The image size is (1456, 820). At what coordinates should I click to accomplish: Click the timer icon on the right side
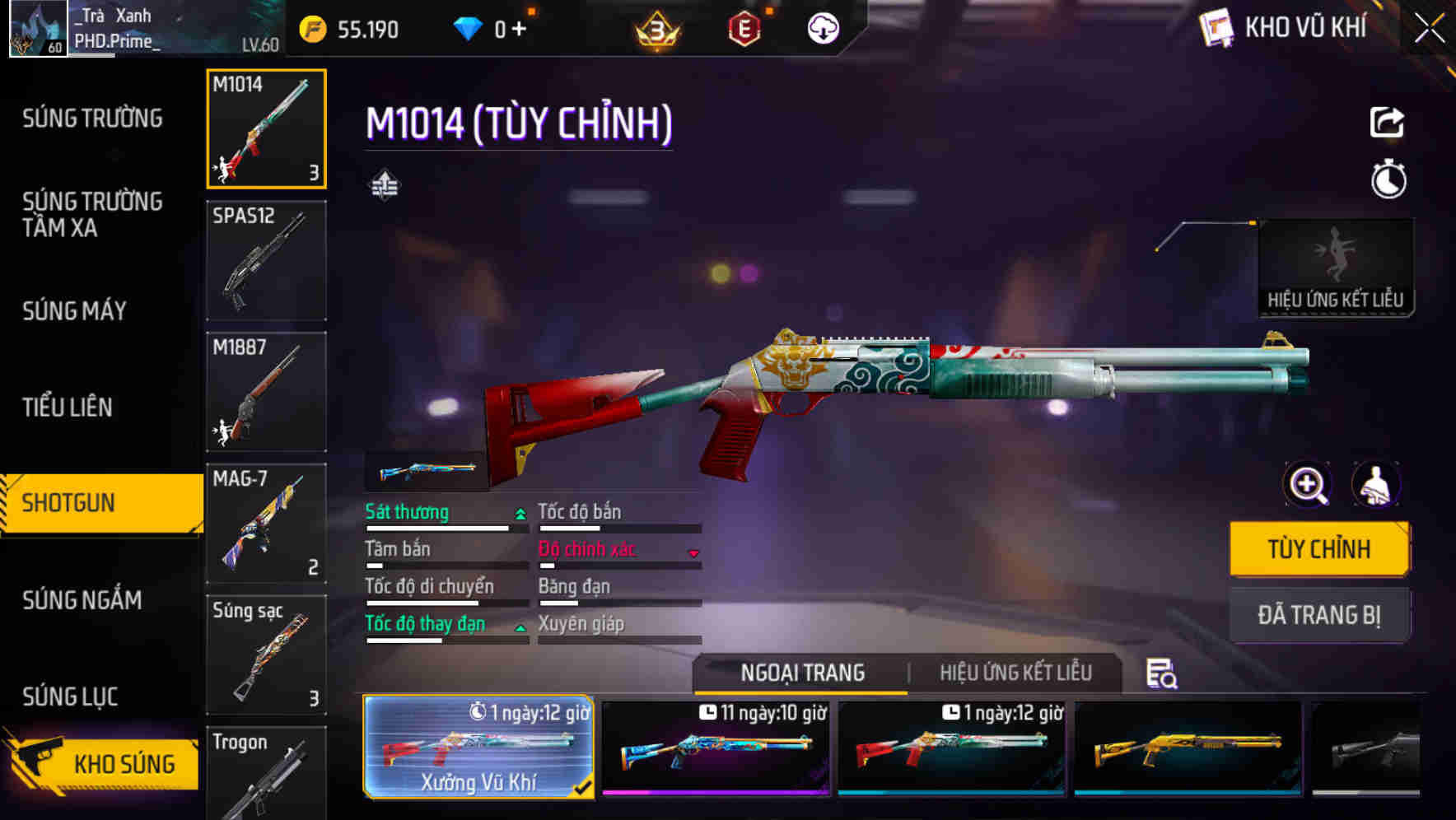1388,181
